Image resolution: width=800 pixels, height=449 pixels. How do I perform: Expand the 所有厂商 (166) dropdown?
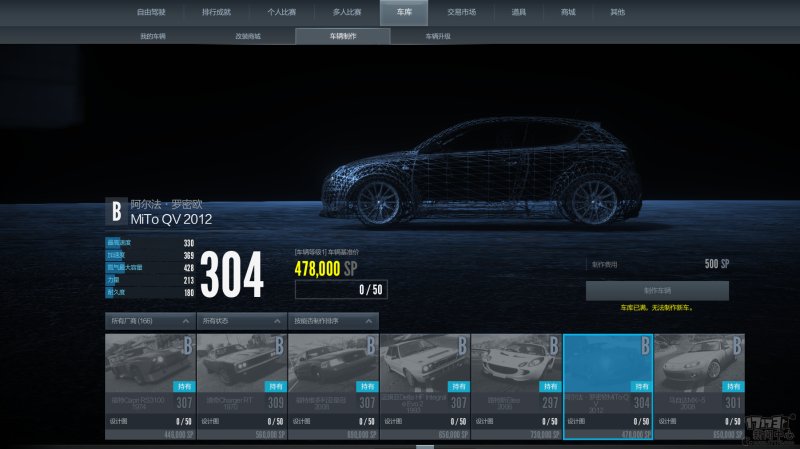click(x=149, y=321)
